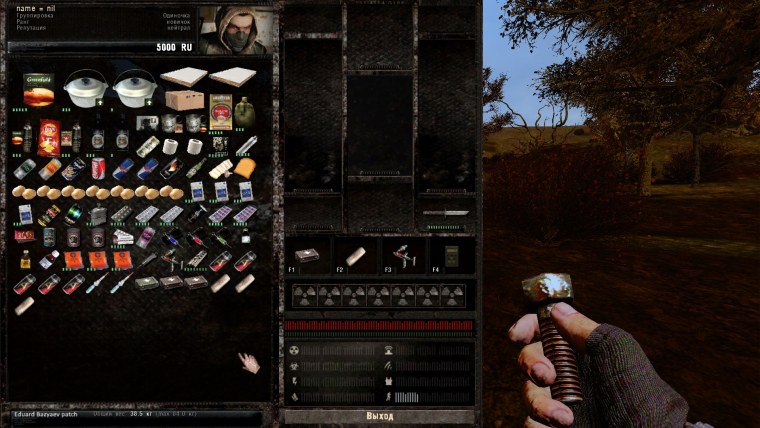Choose the green canvas backpack item
Viewport: 760px width, 428px height.
click(x=246, y=111)
